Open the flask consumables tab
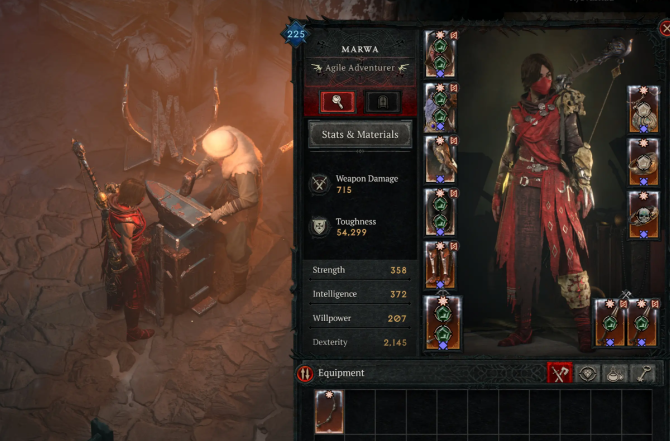670x441 pixels. tap(618, 373)
